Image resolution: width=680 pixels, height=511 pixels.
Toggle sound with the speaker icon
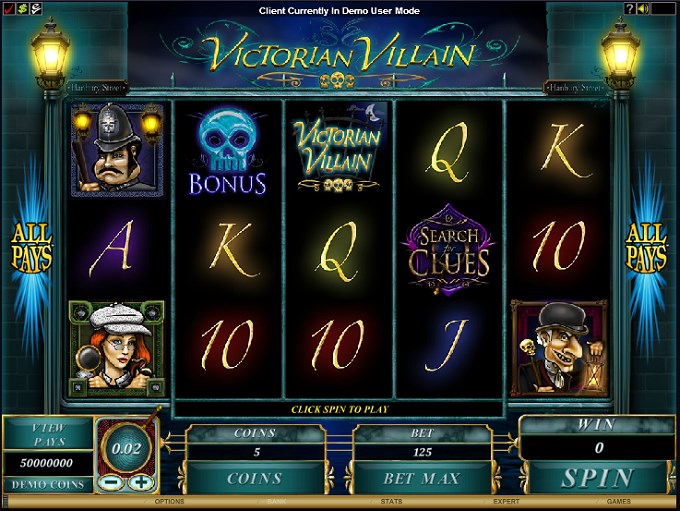click(645, 9)
